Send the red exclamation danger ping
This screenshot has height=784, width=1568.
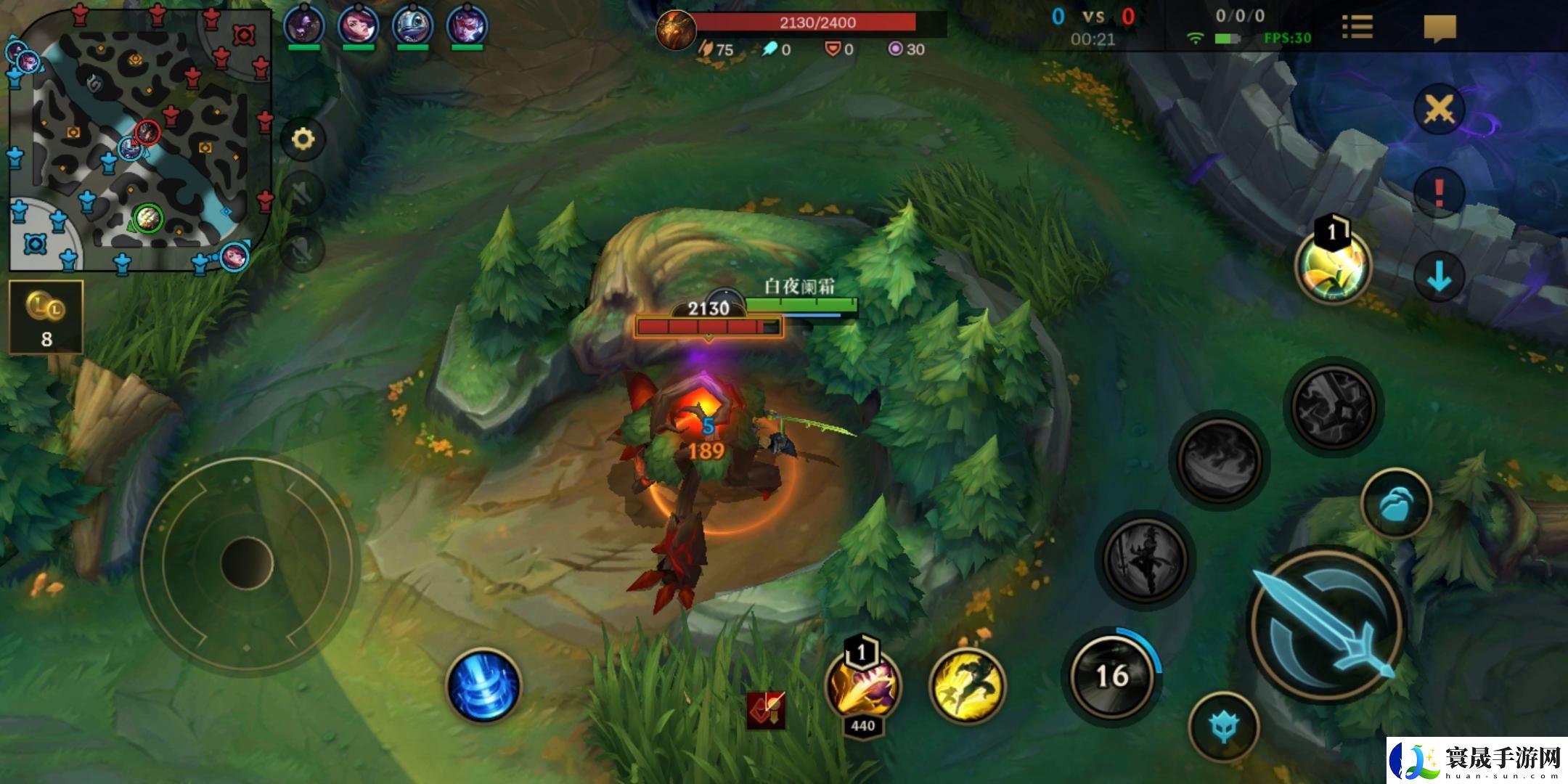(1439, 193)
